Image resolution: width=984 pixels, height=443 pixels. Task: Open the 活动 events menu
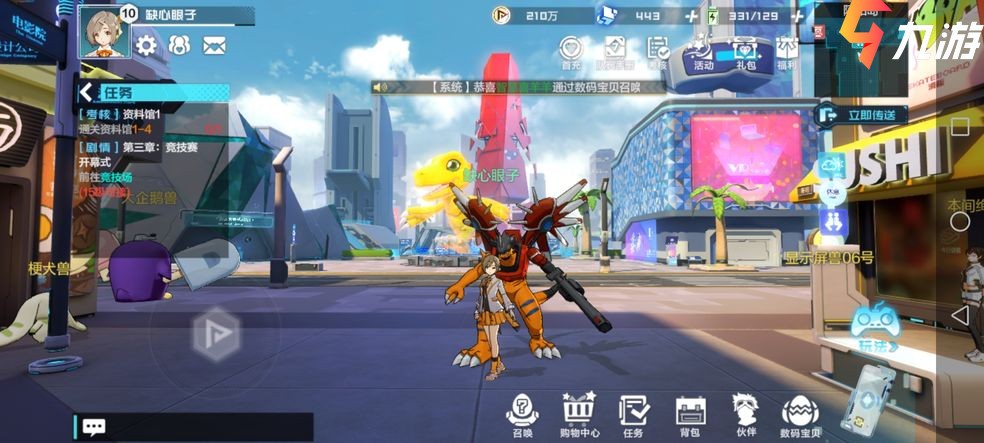tap(703, 52)
